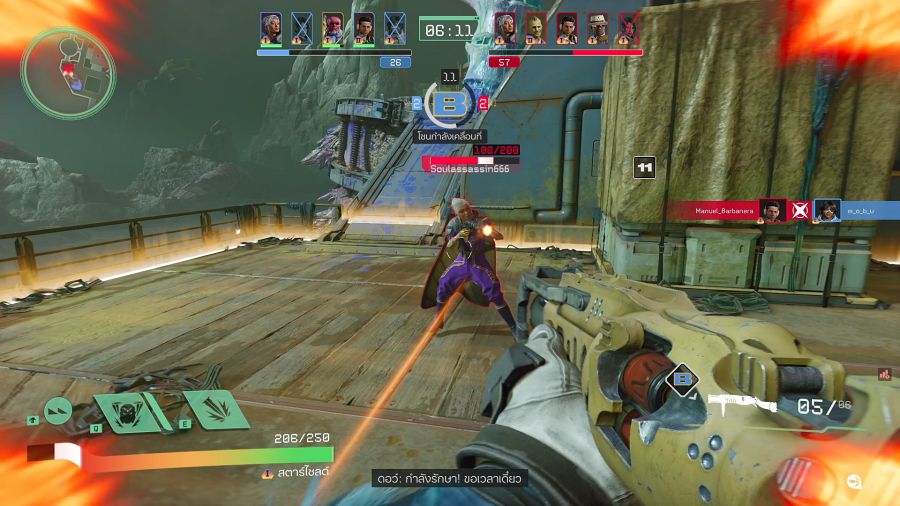The height and width of the screenshot is (506, 900).
Task: Select the zone B objective marker
Action: click(x=449, y=102)
